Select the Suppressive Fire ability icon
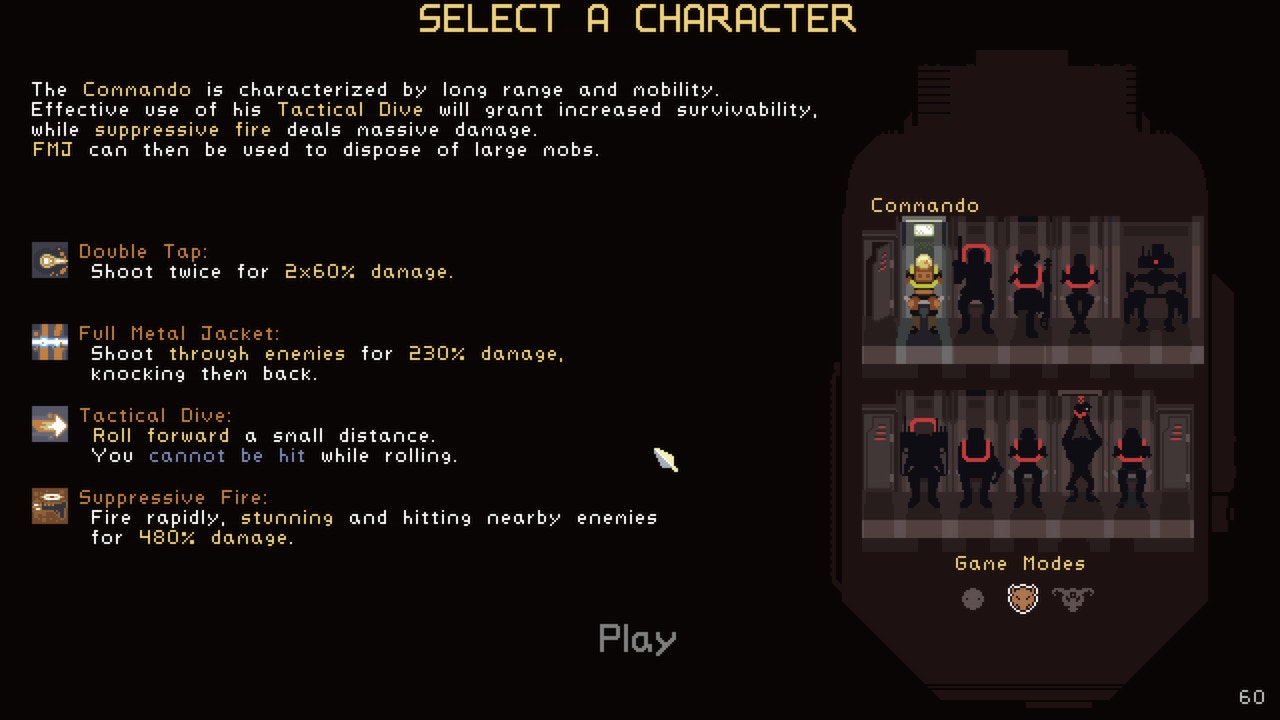The height and width of the screenshot is (720, 1280). point(48,506)
